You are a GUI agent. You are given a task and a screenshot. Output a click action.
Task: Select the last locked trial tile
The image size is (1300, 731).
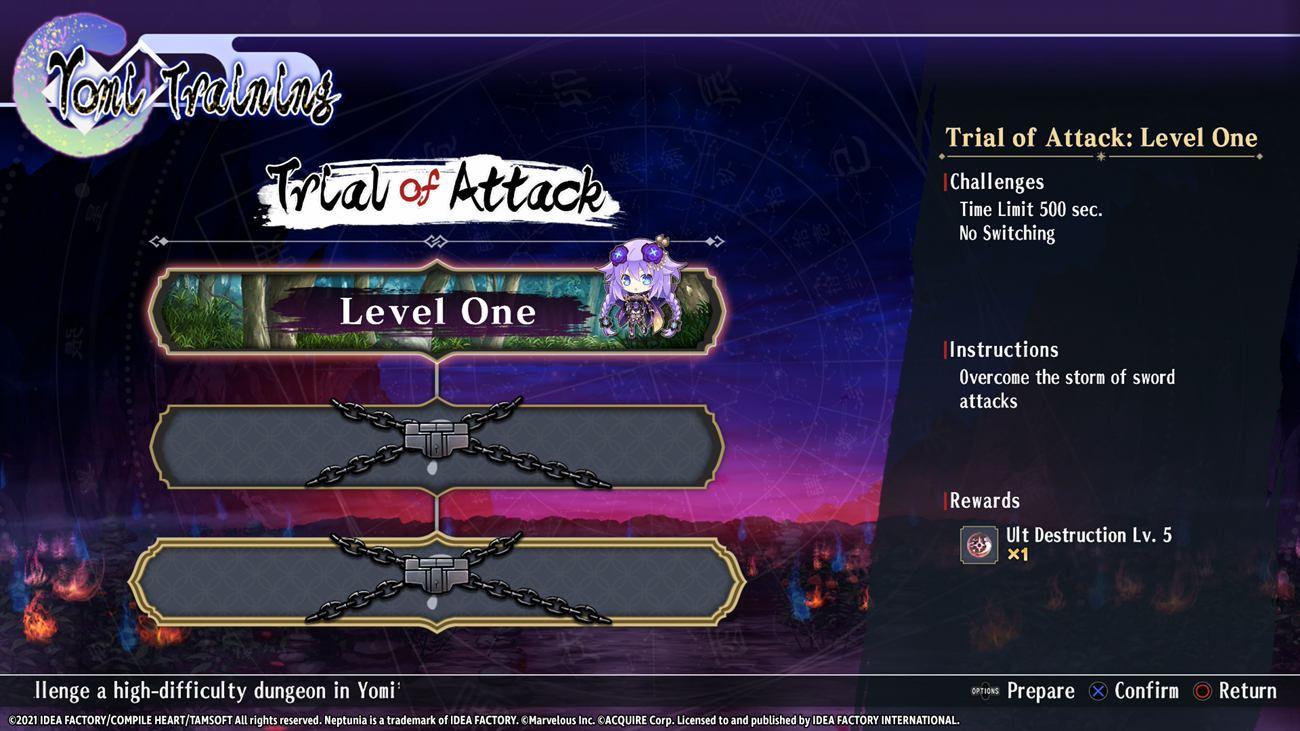(437, 582)
